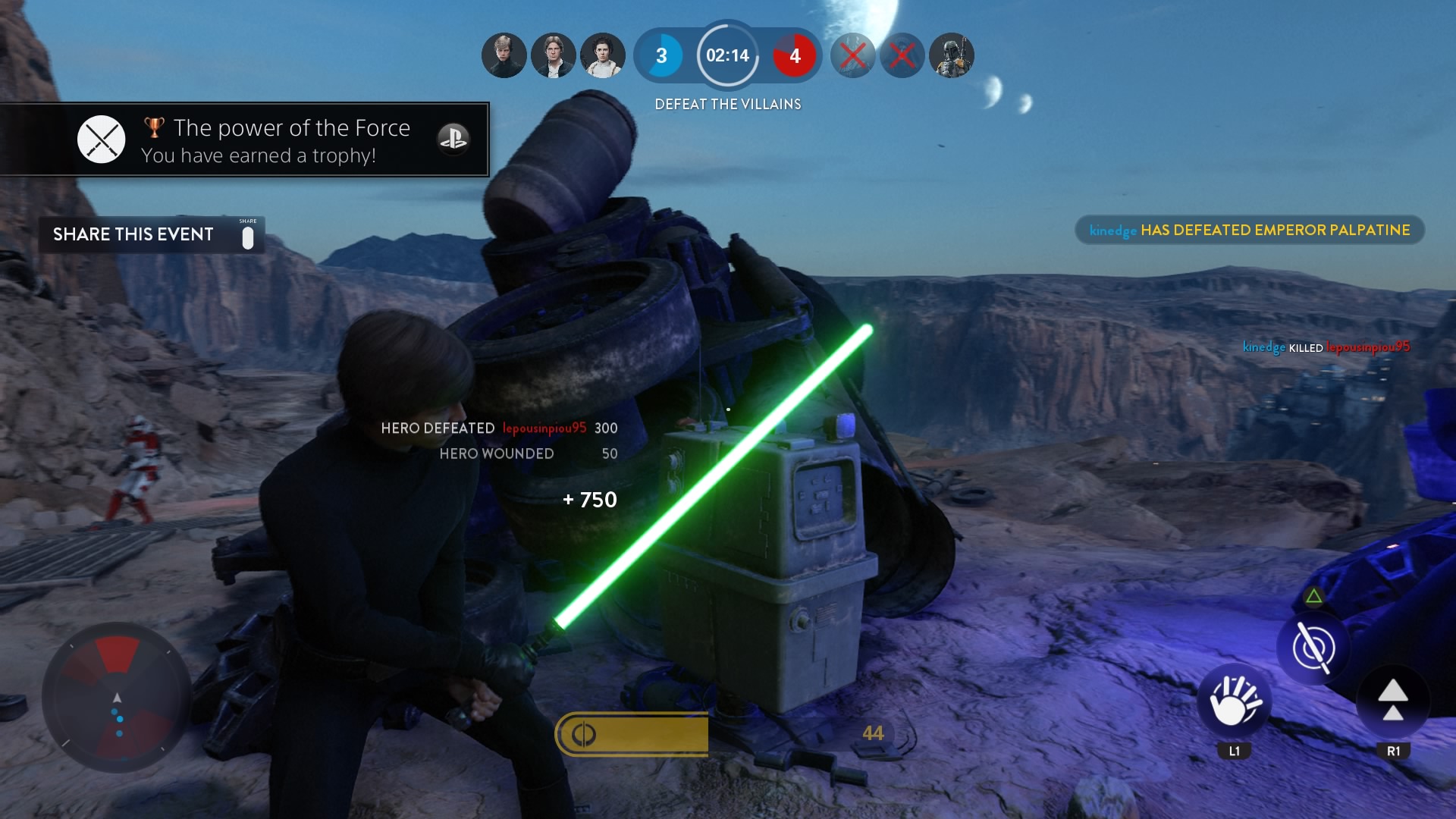Image resolution: width=1456 pixels, height=819 pixels.
Task: Click the bronze trophy icon in the notification
Action: point(152,127)
